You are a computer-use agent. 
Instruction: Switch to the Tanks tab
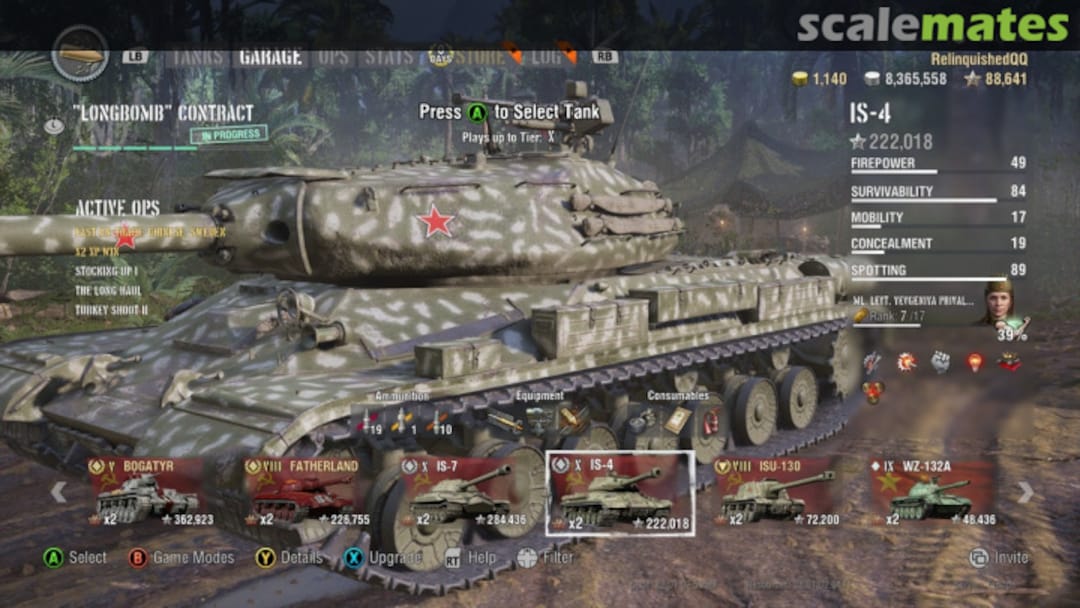(197, 56)
